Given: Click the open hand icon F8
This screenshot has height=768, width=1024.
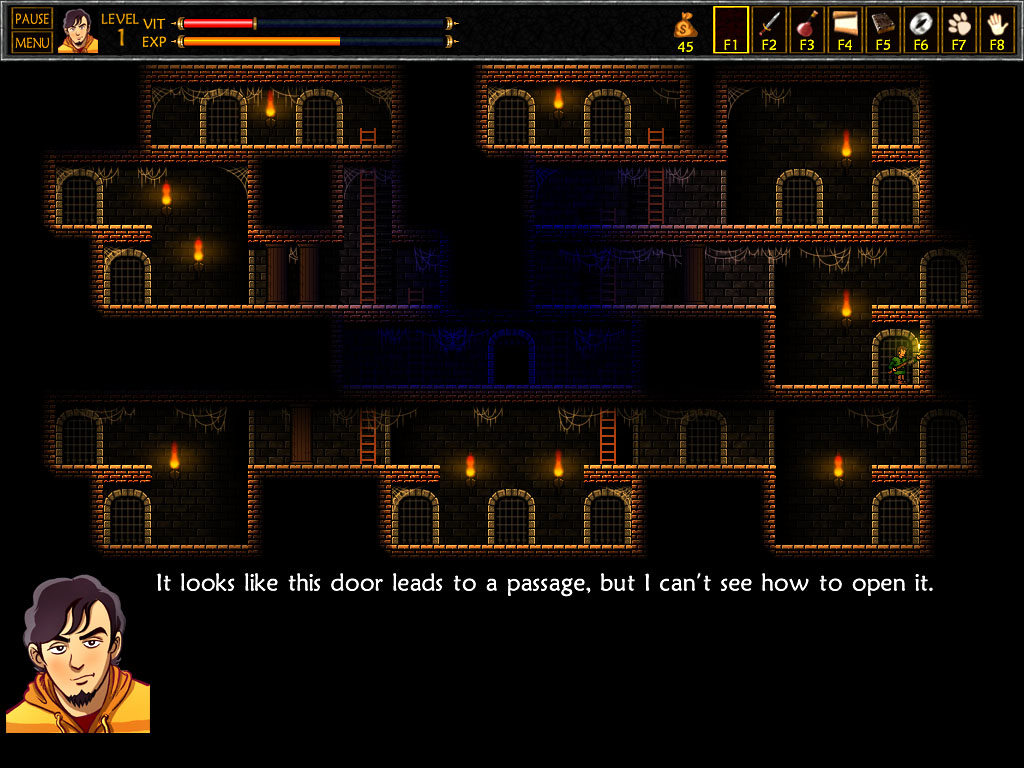Looking at the screenshot, I should (996, 29).
